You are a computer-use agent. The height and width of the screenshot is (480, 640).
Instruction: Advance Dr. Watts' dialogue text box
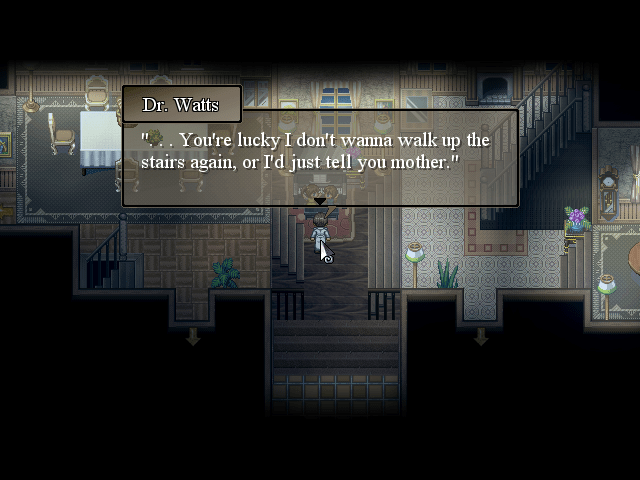[320, 157]
